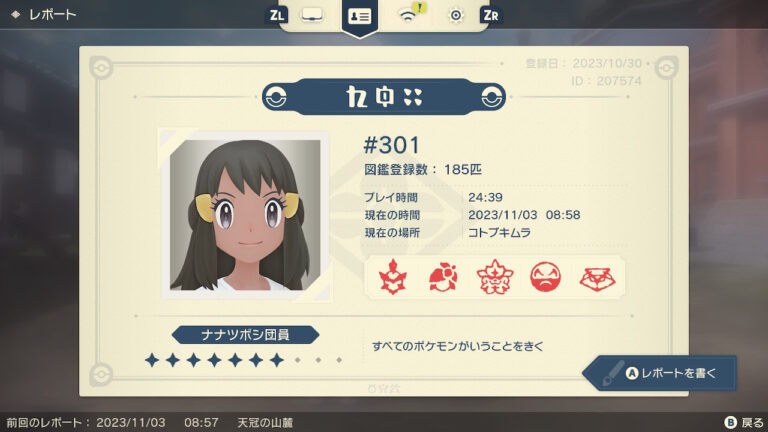768x432 pixels.
Task: Open the gear settings tab
Action: [456, 15]
